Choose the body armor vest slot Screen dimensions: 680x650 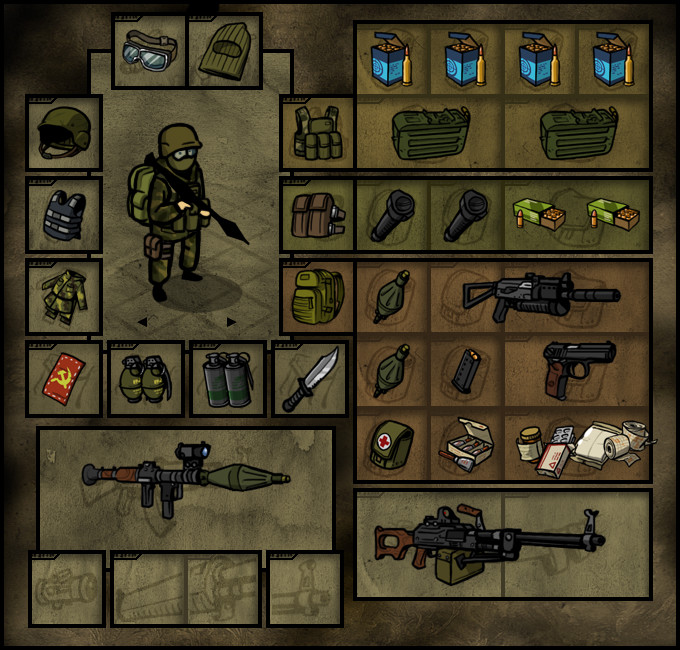coord(63,215)
